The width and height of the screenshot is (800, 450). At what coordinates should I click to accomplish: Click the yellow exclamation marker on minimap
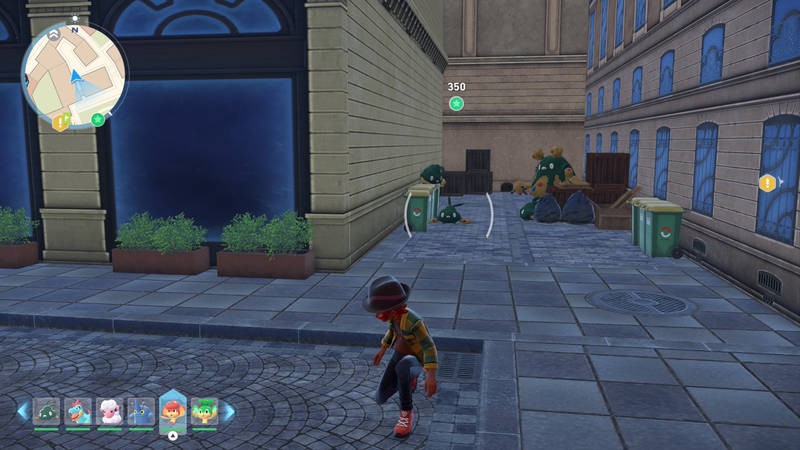[x=60, y=122]
